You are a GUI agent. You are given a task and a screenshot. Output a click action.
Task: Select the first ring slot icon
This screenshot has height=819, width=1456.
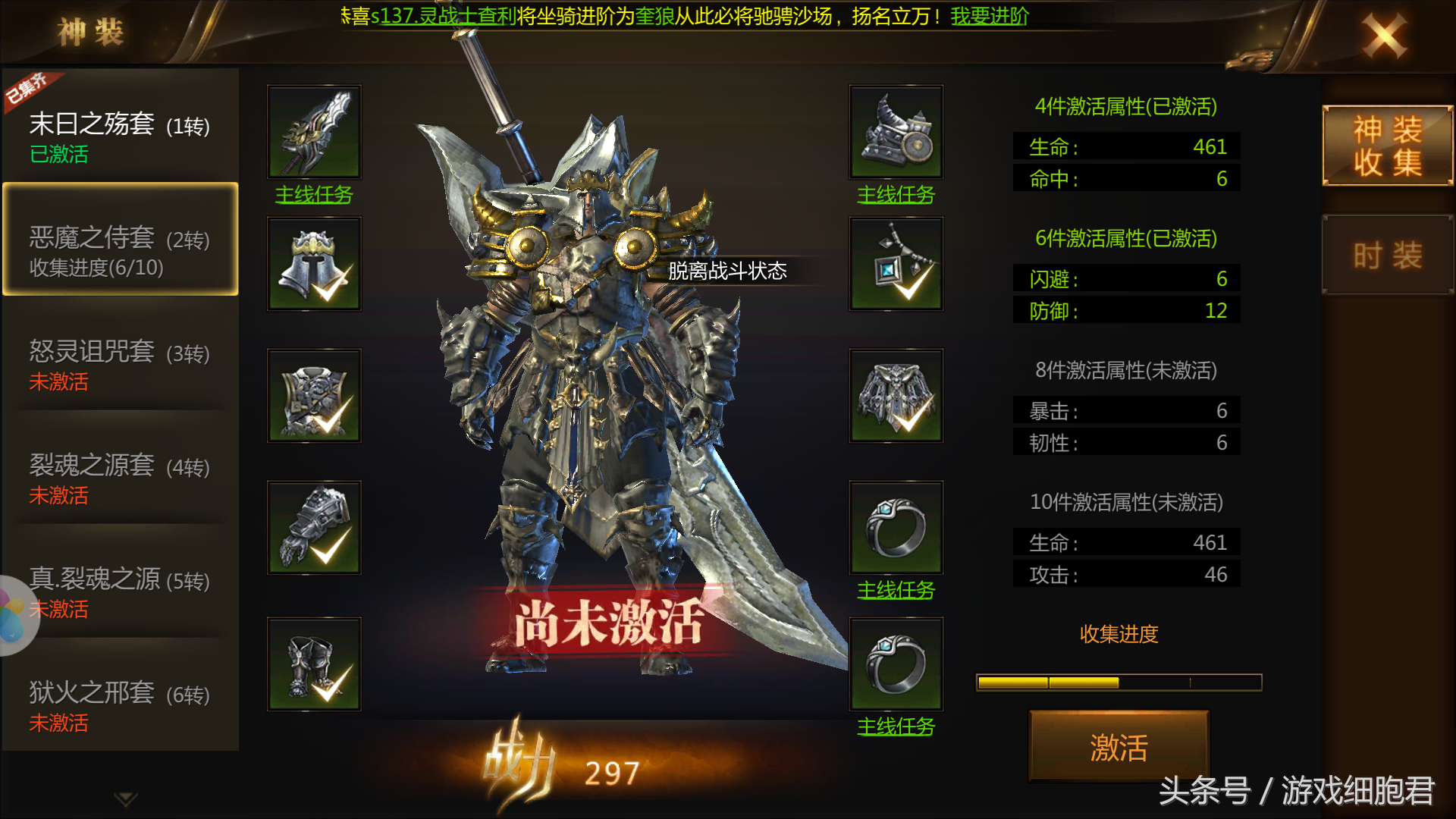896,526
